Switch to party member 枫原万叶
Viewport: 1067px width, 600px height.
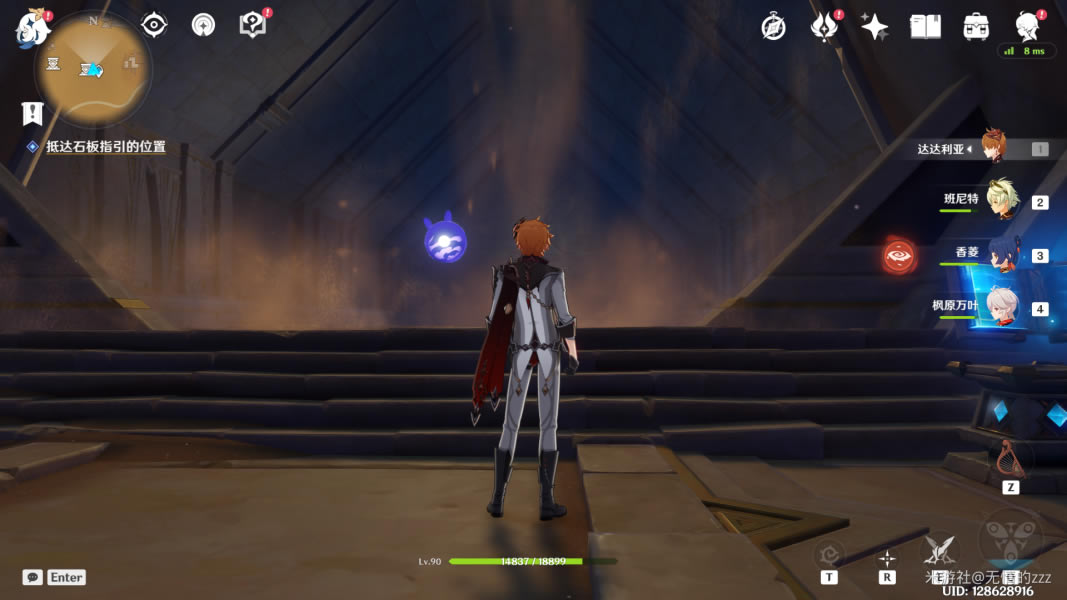point(1002,306)
